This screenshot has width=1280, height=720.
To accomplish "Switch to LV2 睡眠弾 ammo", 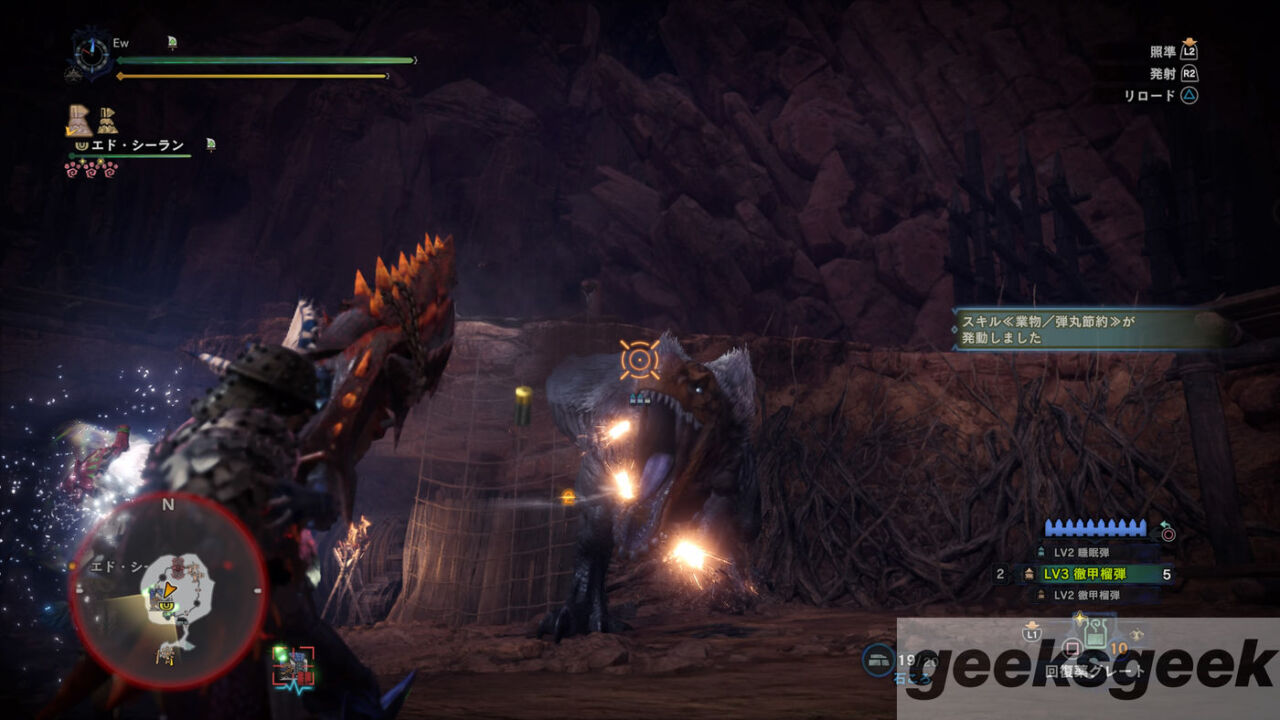I will [x=1080, y=552].
